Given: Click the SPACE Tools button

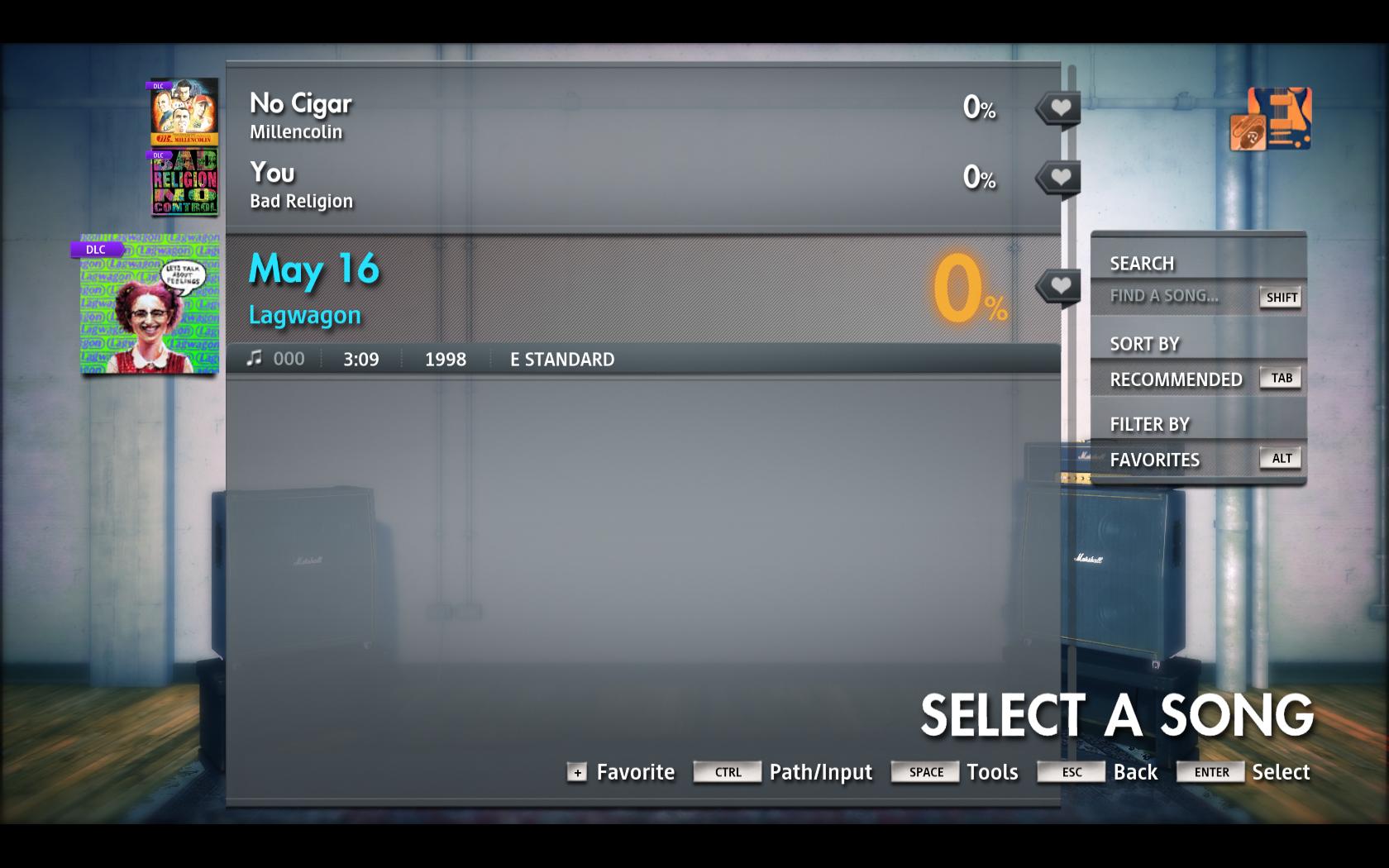Looking at the screenshot, I should click(924, 772).
